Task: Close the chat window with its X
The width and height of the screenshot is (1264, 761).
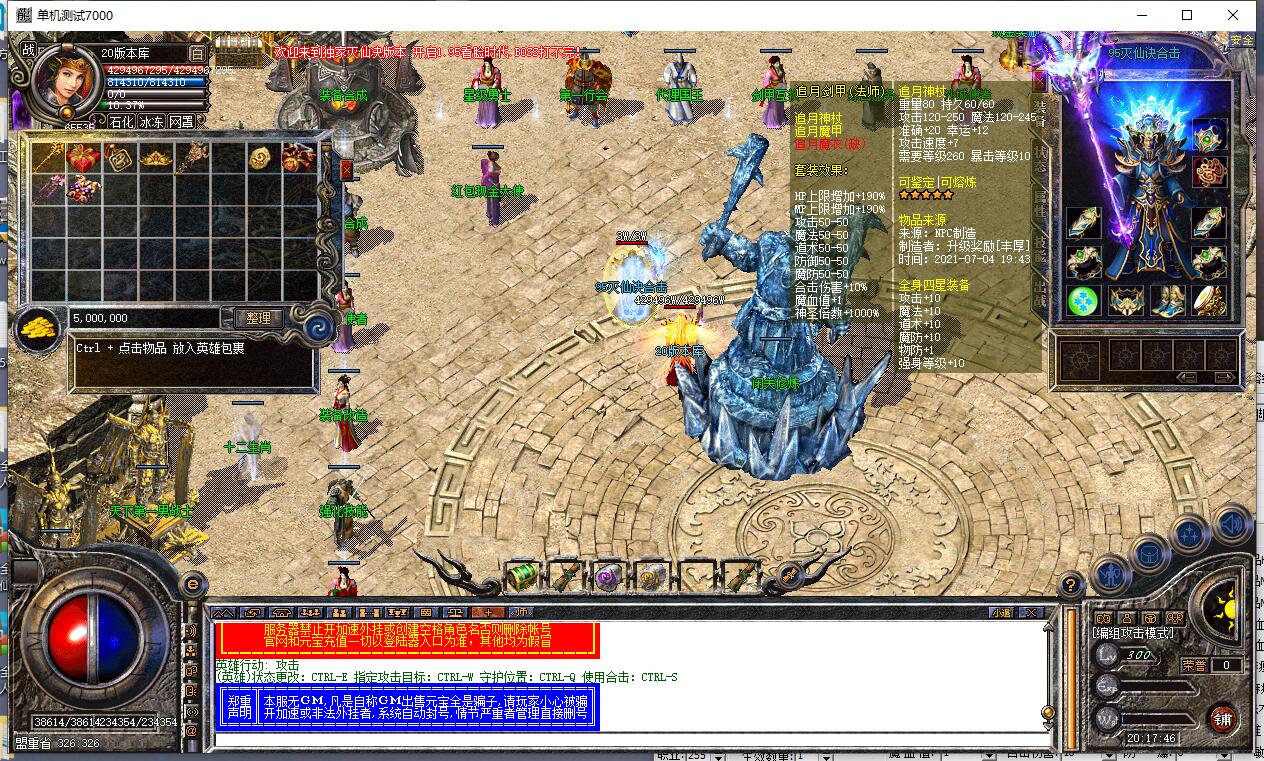Action: pos(1031,612)
